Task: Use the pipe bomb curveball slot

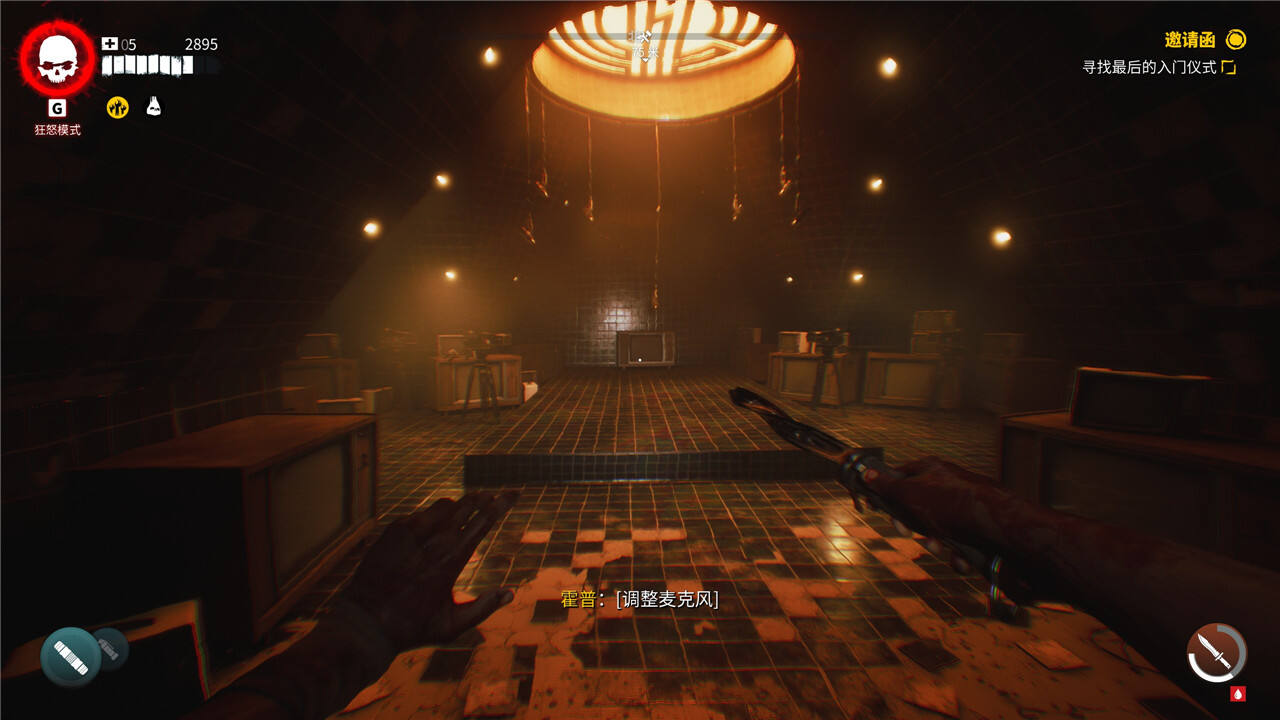Action: pos(71,656)
